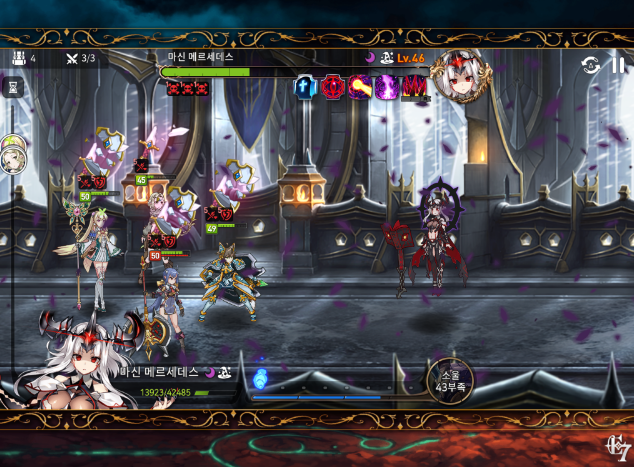This screenshot has height=467, width=634.
Task: Toggle the auto-battle cycle button
Action: click(591, 65)
